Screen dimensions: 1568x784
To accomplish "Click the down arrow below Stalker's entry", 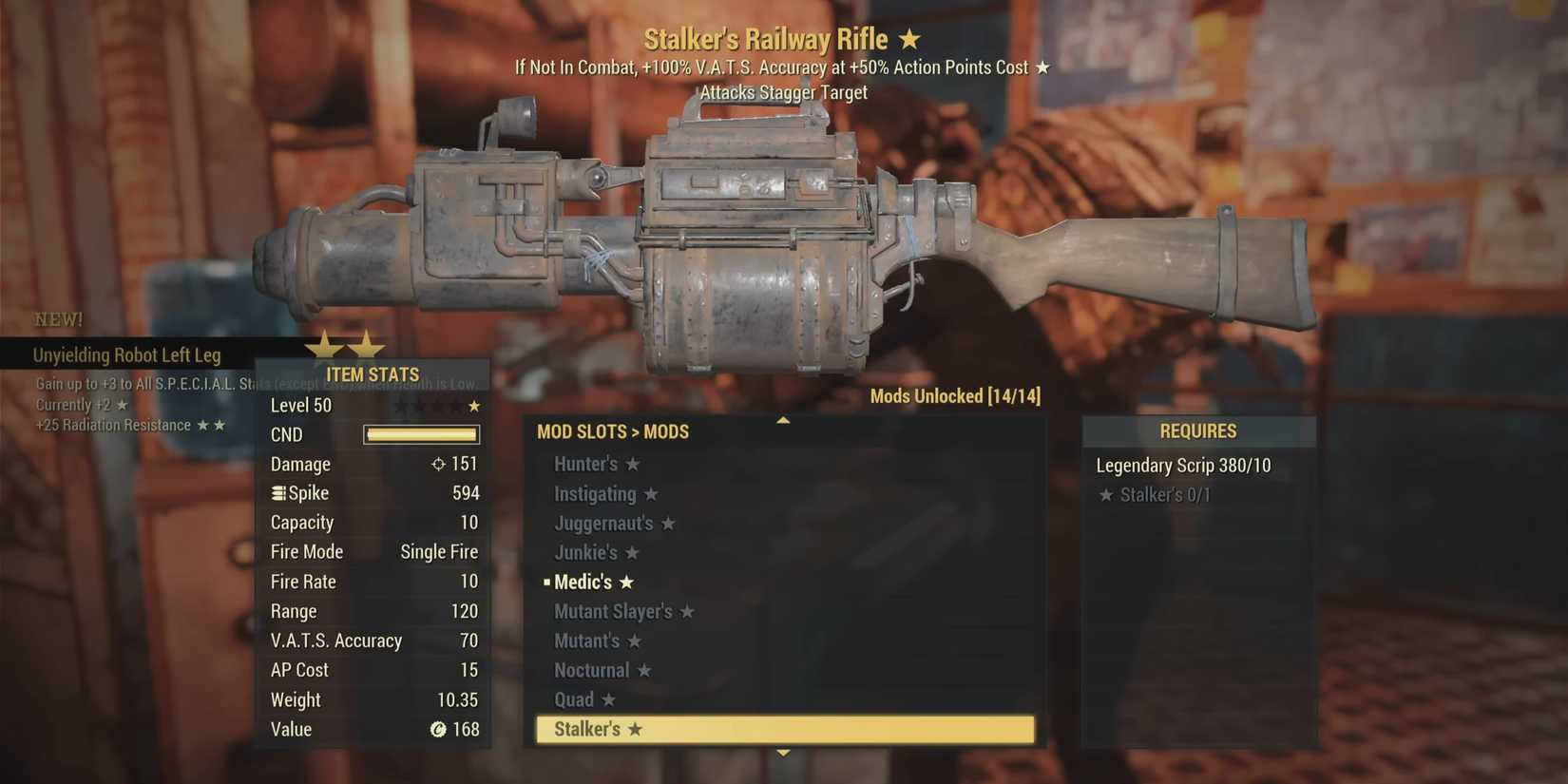I will tap(782, 752).
